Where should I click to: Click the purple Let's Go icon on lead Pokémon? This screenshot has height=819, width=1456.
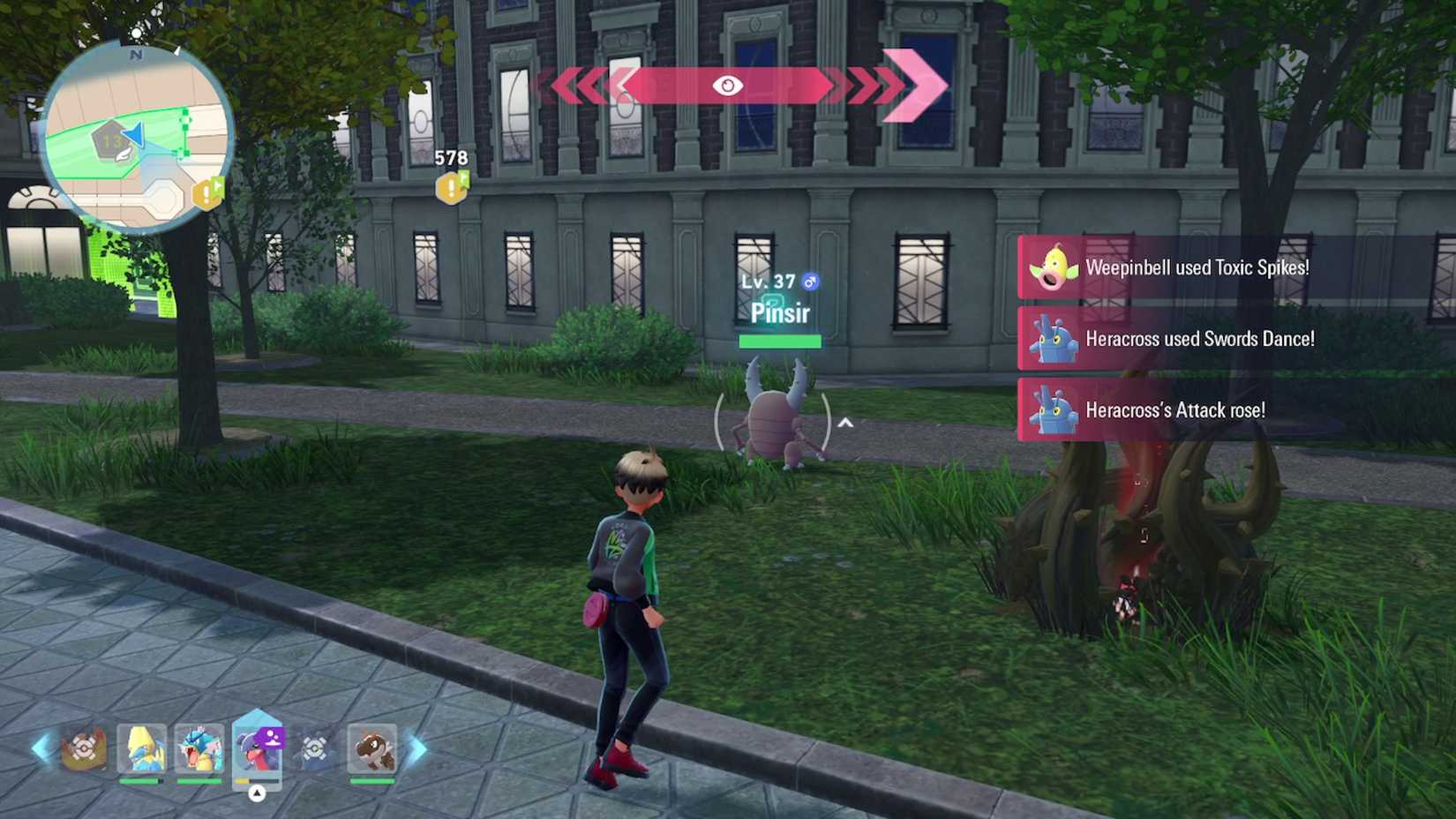[x=270, y=738]
